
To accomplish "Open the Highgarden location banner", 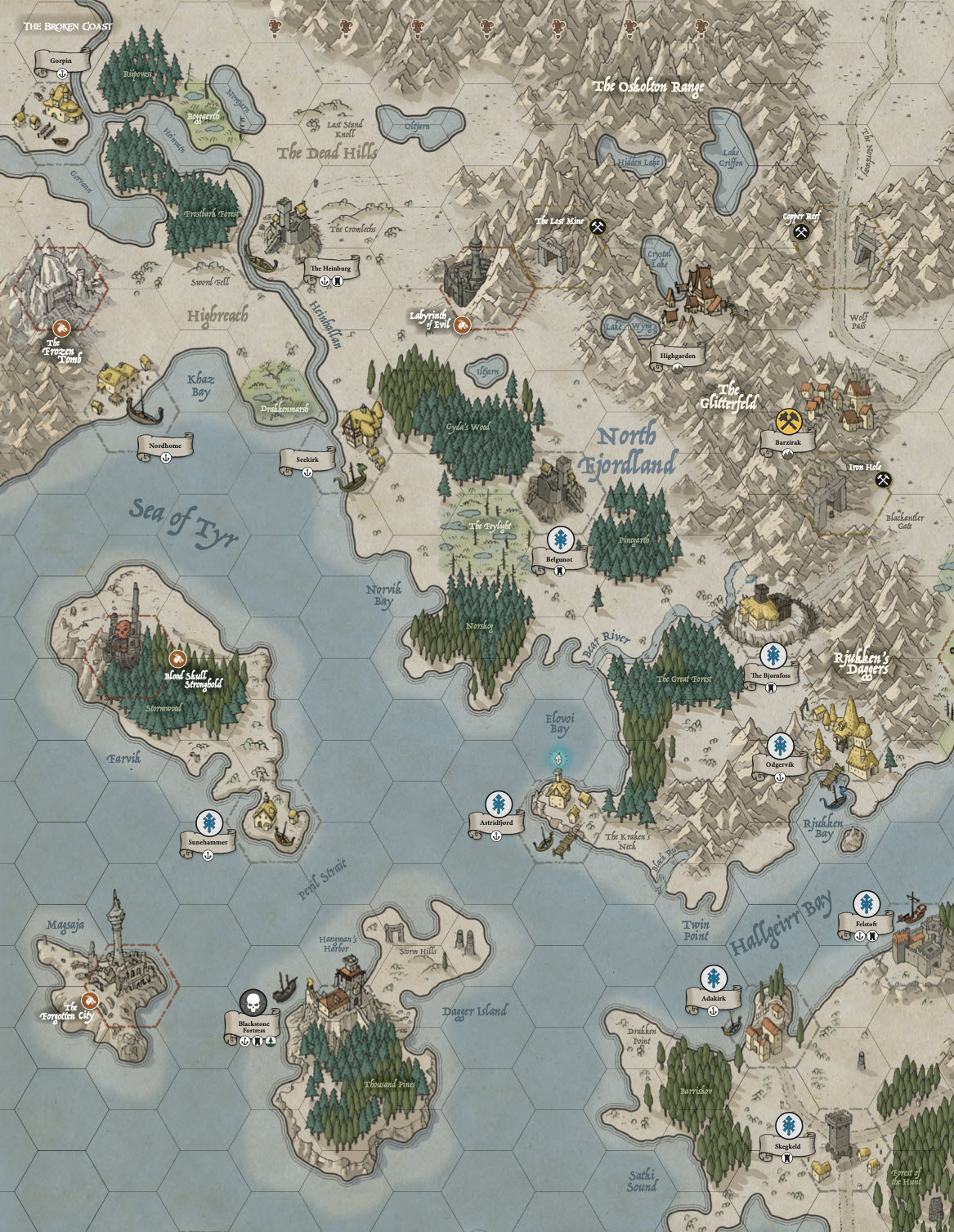I will (x=678, y=356).
